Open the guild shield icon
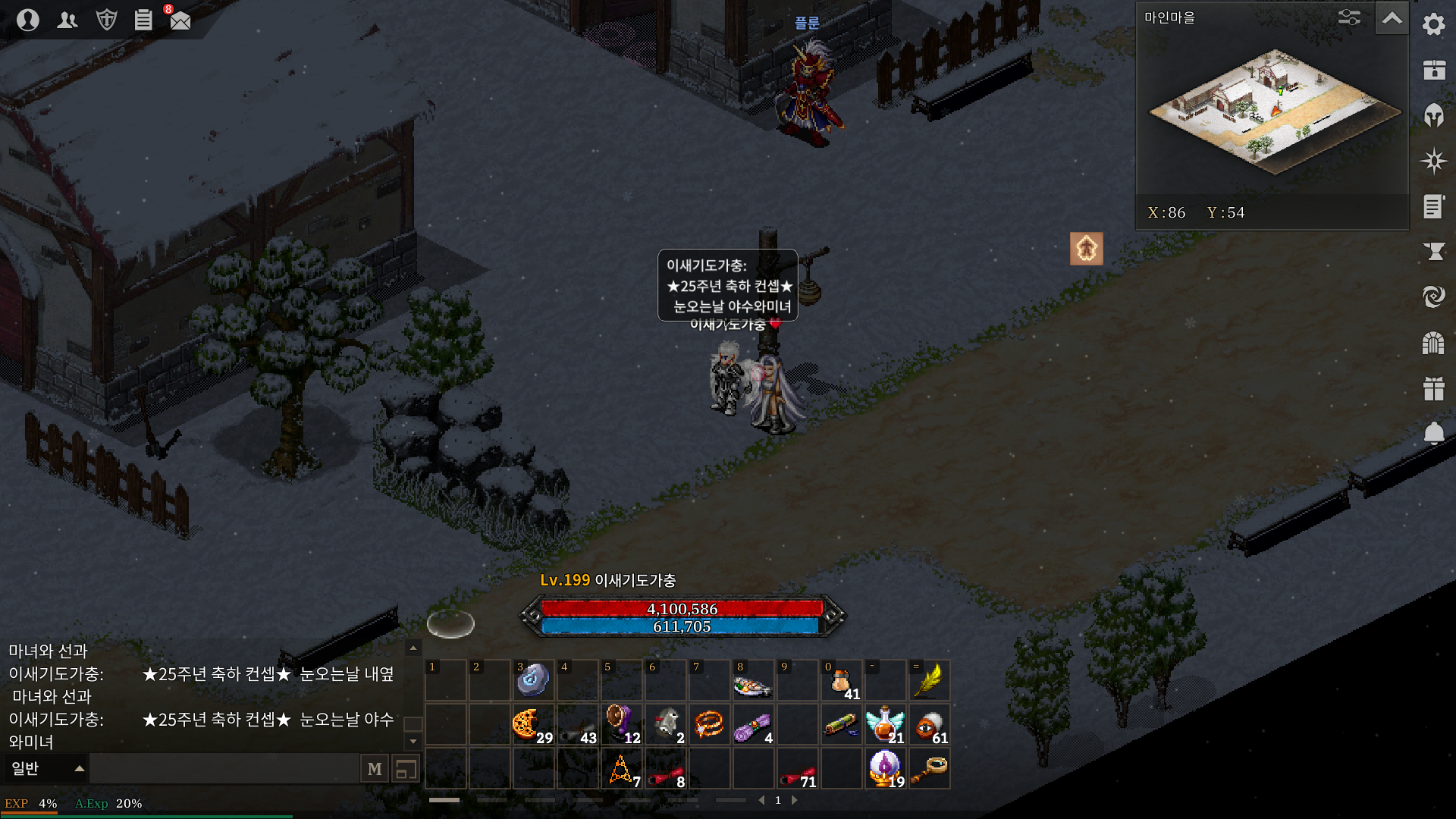 point(106,20)
